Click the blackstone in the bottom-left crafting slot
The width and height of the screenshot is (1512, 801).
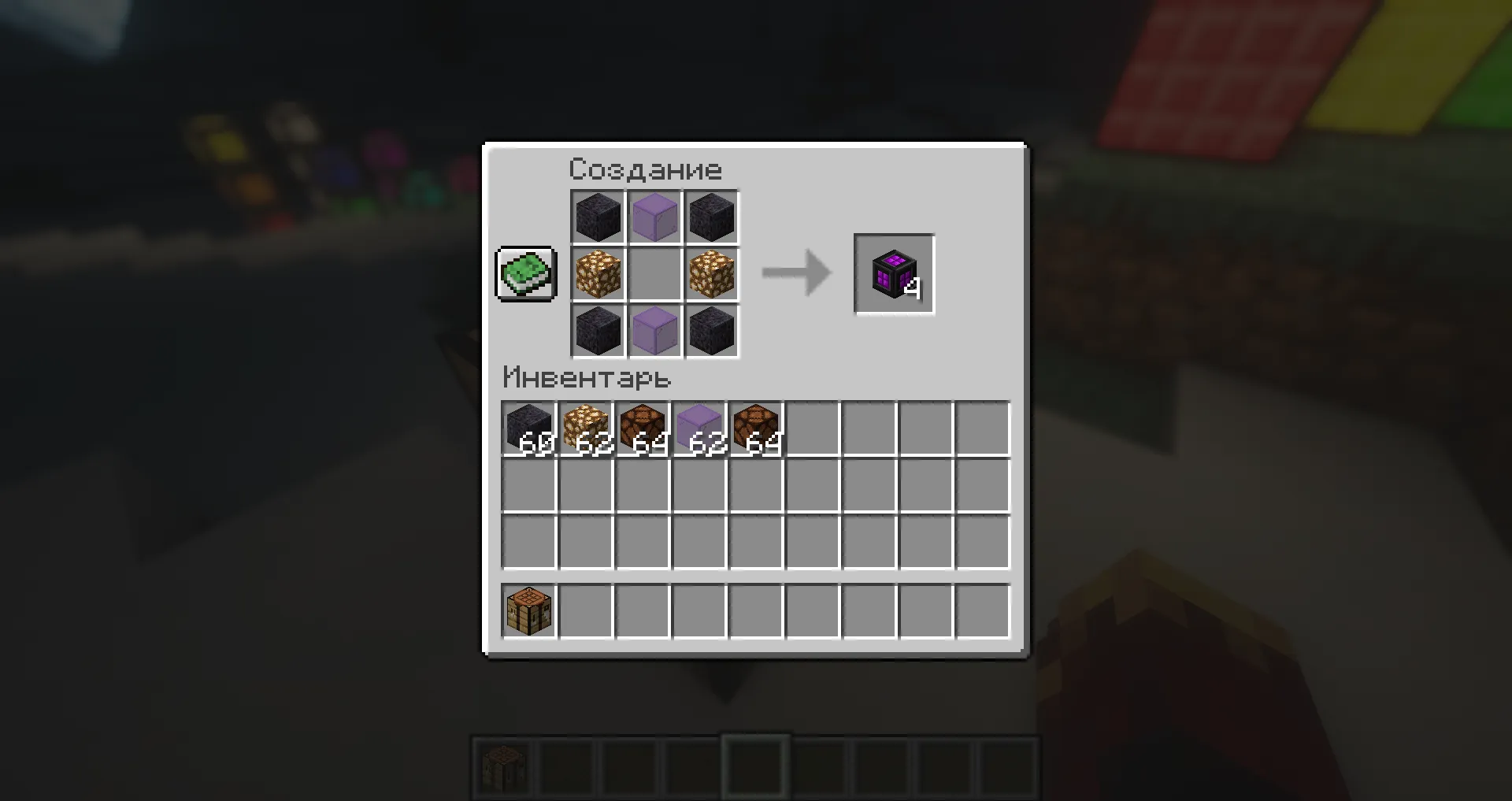tap(597, 331)
